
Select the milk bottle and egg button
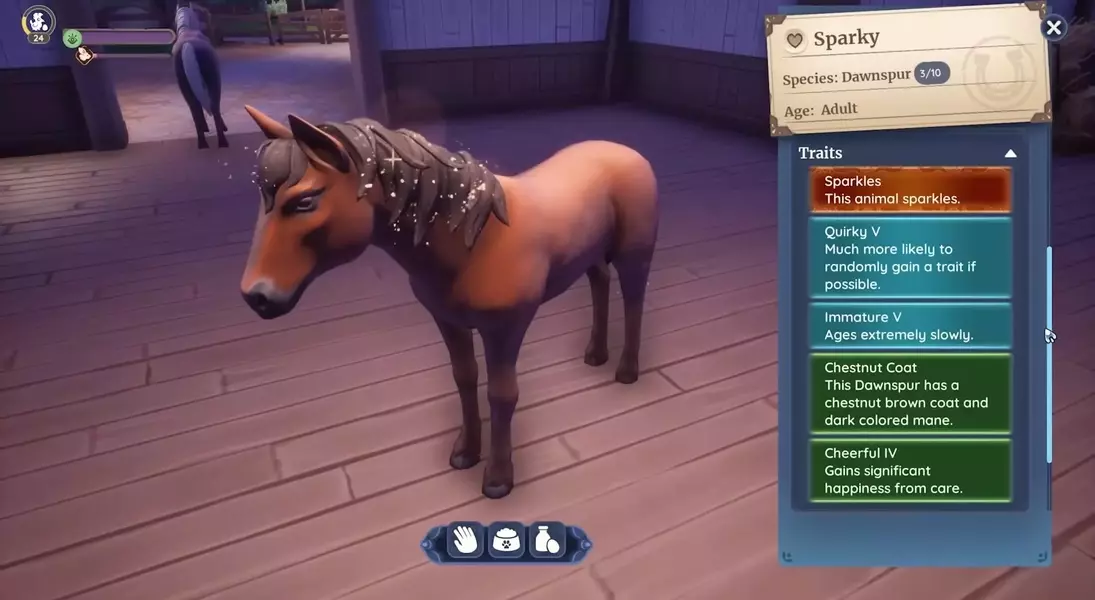[x=547, y=541]
